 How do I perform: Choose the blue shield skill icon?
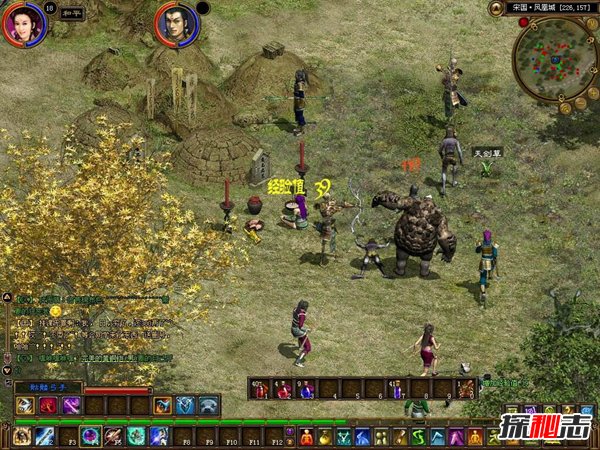185,405
